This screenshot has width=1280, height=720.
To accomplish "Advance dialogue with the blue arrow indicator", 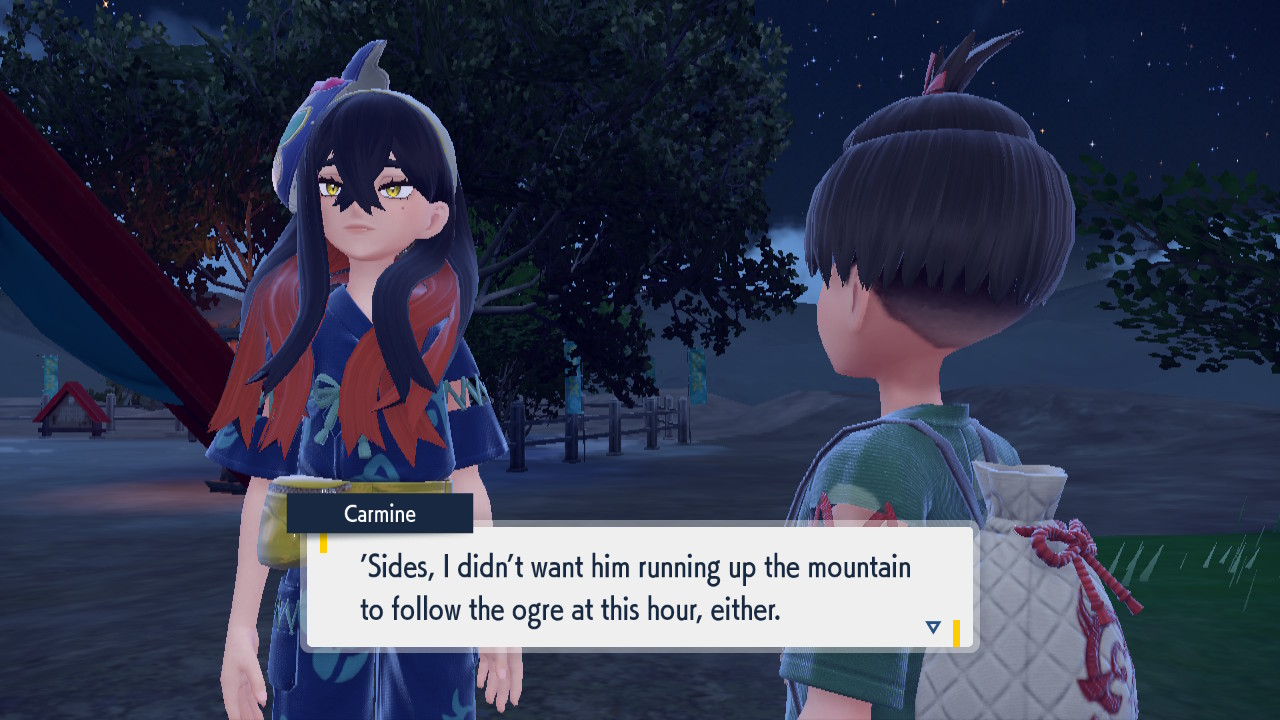I will [933, 627].
